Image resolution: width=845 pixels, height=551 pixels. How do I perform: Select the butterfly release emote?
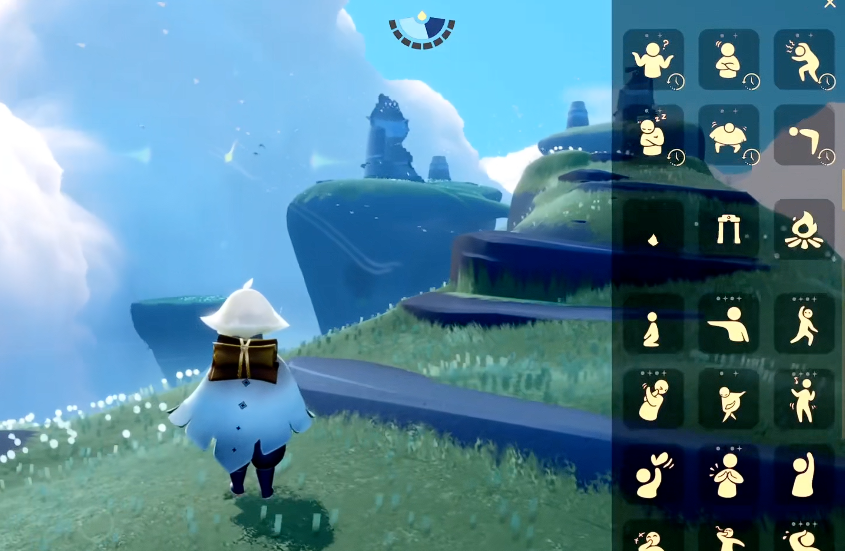point(653,474)
